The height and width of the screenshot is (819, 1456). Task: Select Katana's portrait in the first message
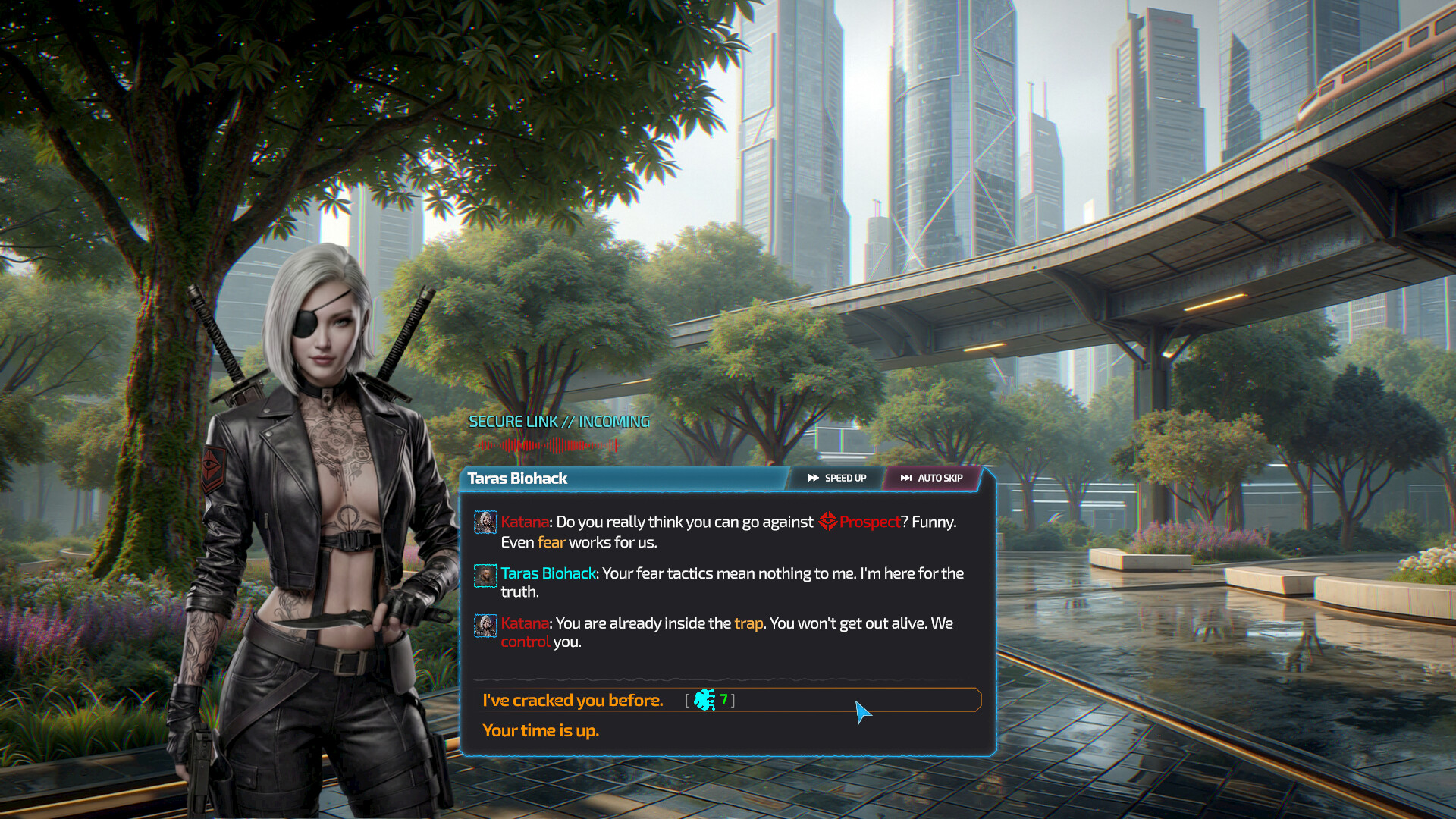pyautogui.click(x=485, y=522)
